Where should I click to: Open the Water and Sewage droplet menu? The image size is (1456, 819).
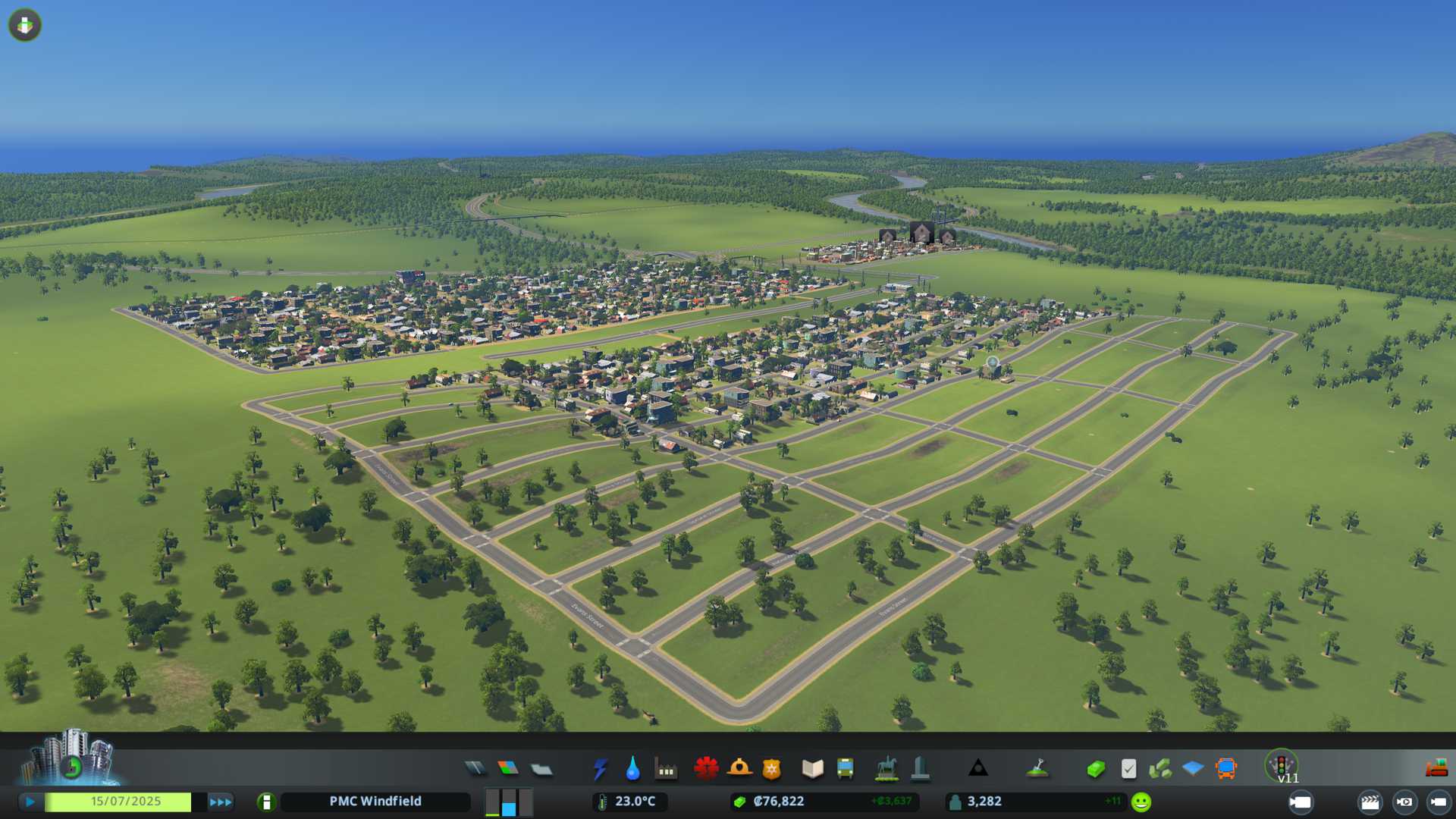click(632, 769)
